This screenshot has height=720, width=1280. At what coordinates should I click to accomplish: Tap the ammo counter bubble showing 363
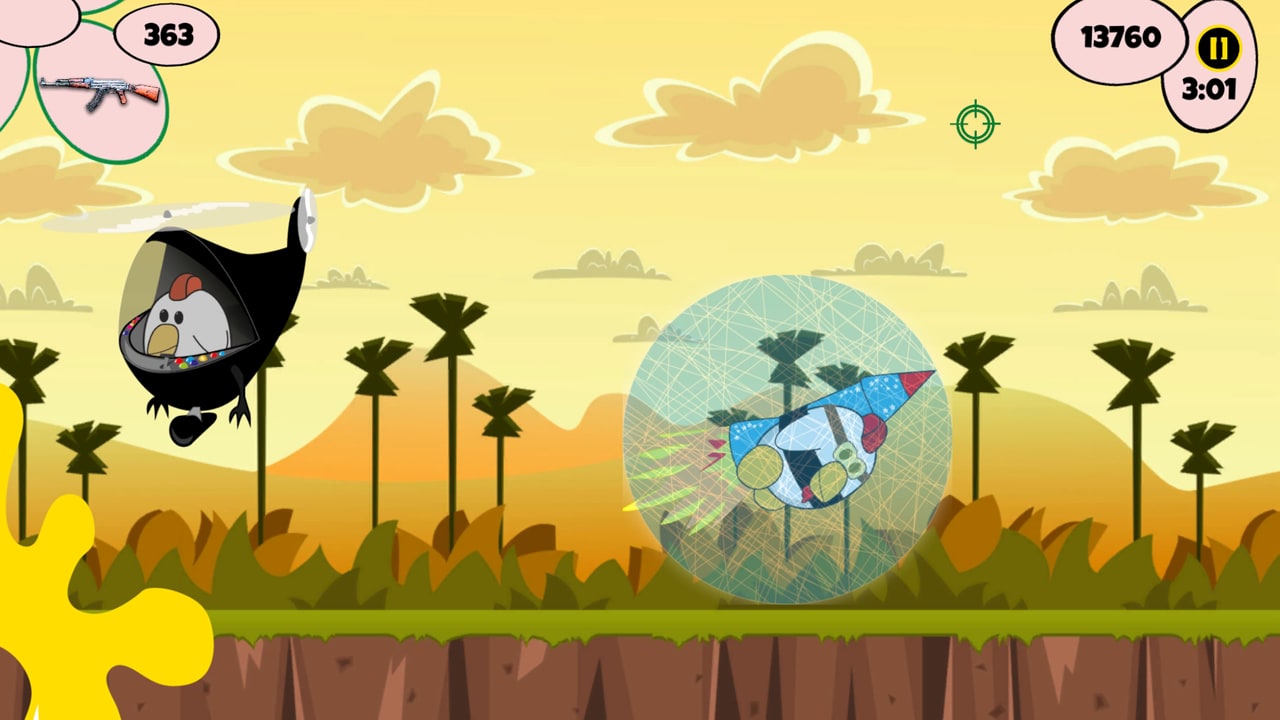click(x=166, y=36)
